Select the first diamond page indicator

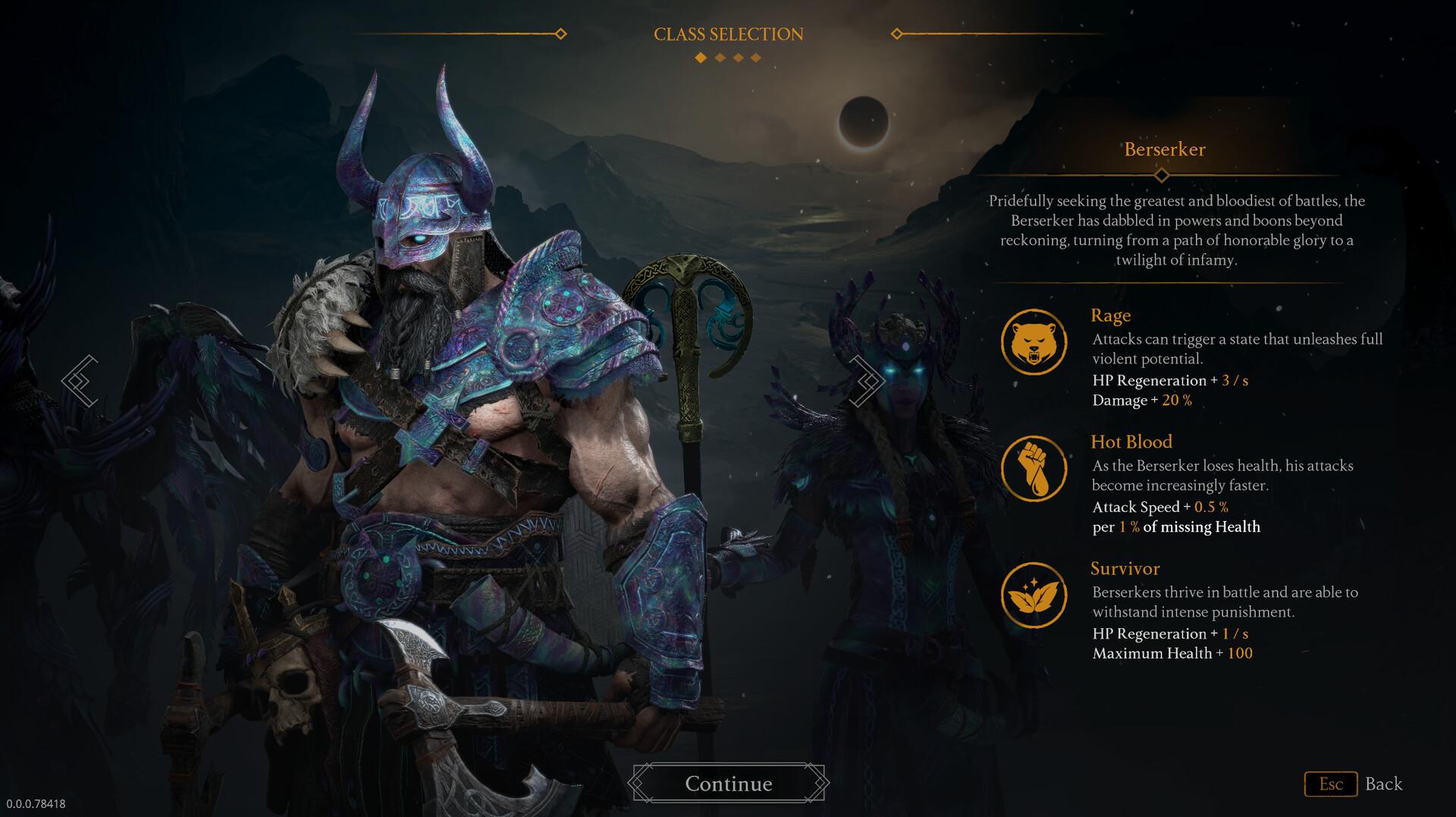point(698,57)
